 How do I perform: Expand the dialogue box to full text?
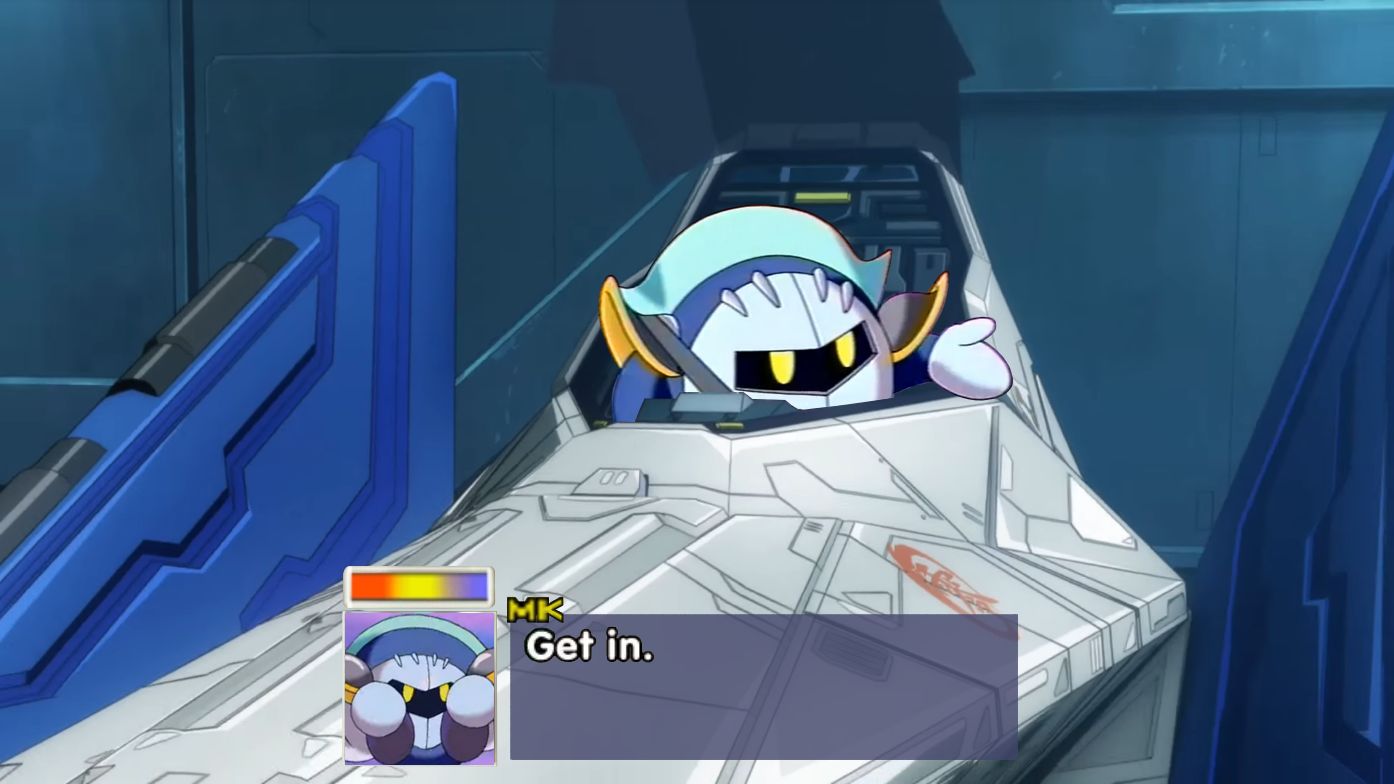coord(765,685)
